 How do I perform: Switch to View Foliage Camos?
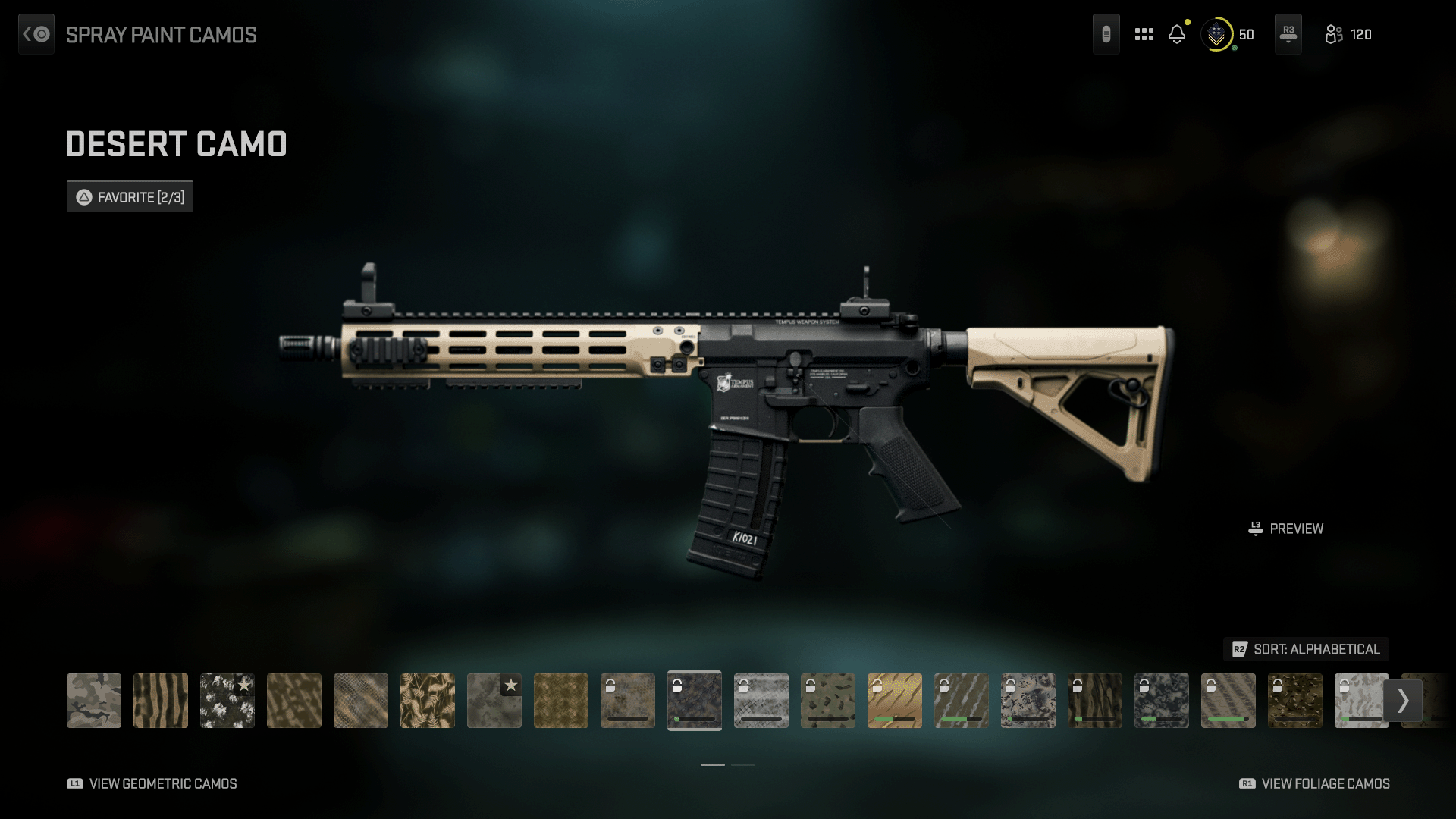pyautogui.click(x=1314, y=783)
